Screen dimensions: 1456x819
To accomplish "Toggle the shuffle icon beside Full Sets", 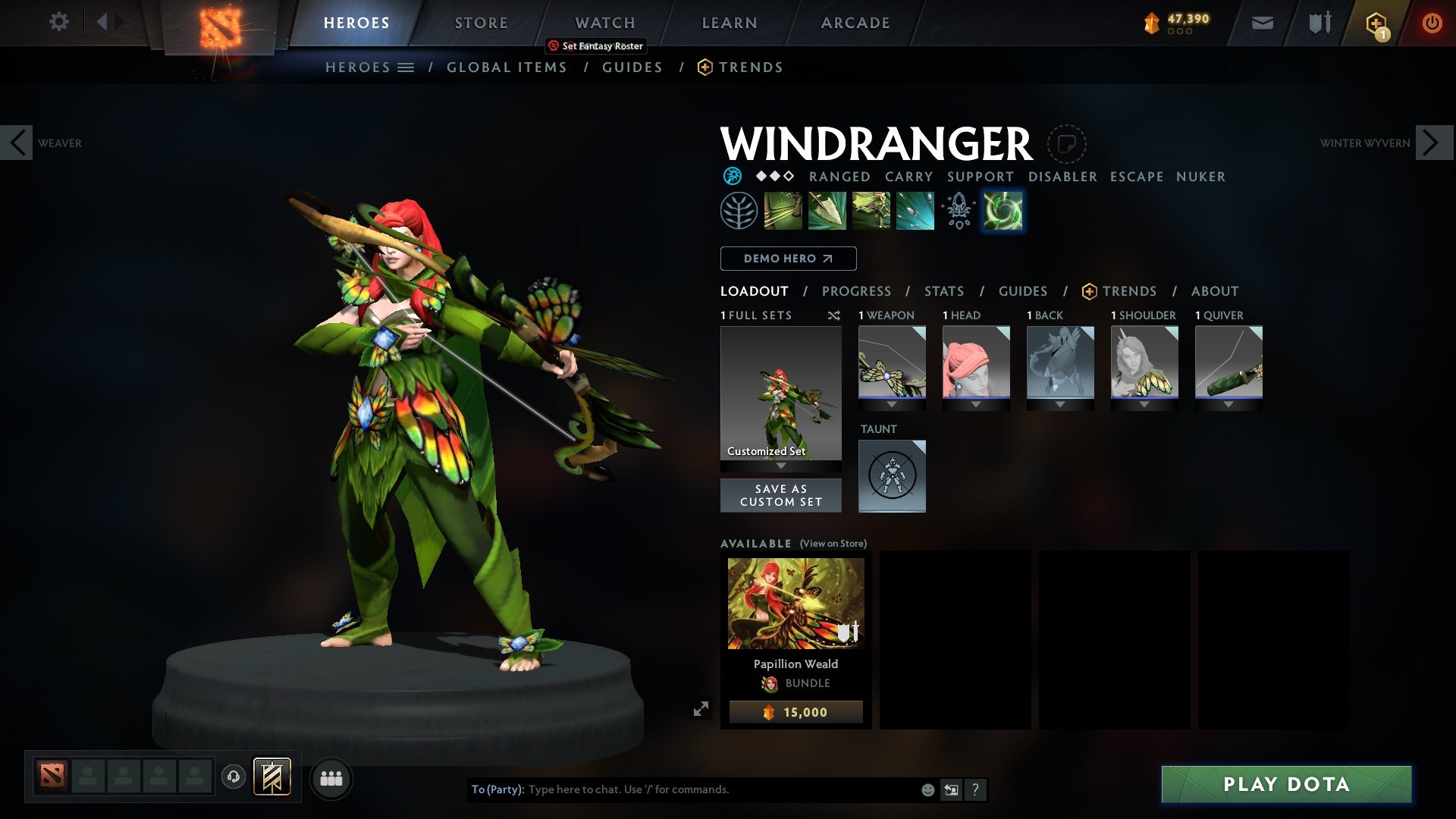I will (x=834, y=315).
